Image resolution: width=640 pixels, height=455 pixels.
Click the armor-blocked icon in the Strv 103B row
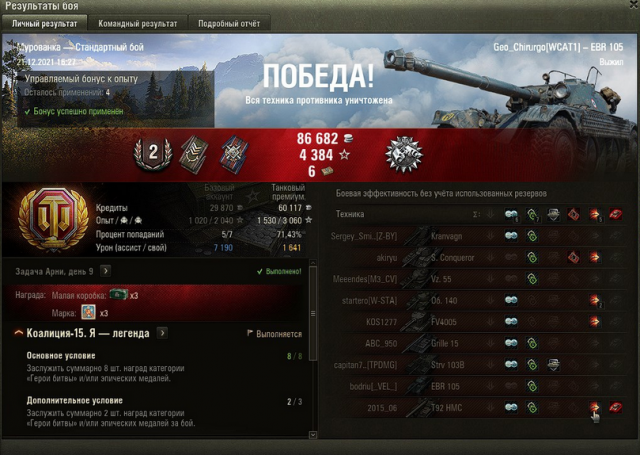pyautogui.click(x=553, y=365)
